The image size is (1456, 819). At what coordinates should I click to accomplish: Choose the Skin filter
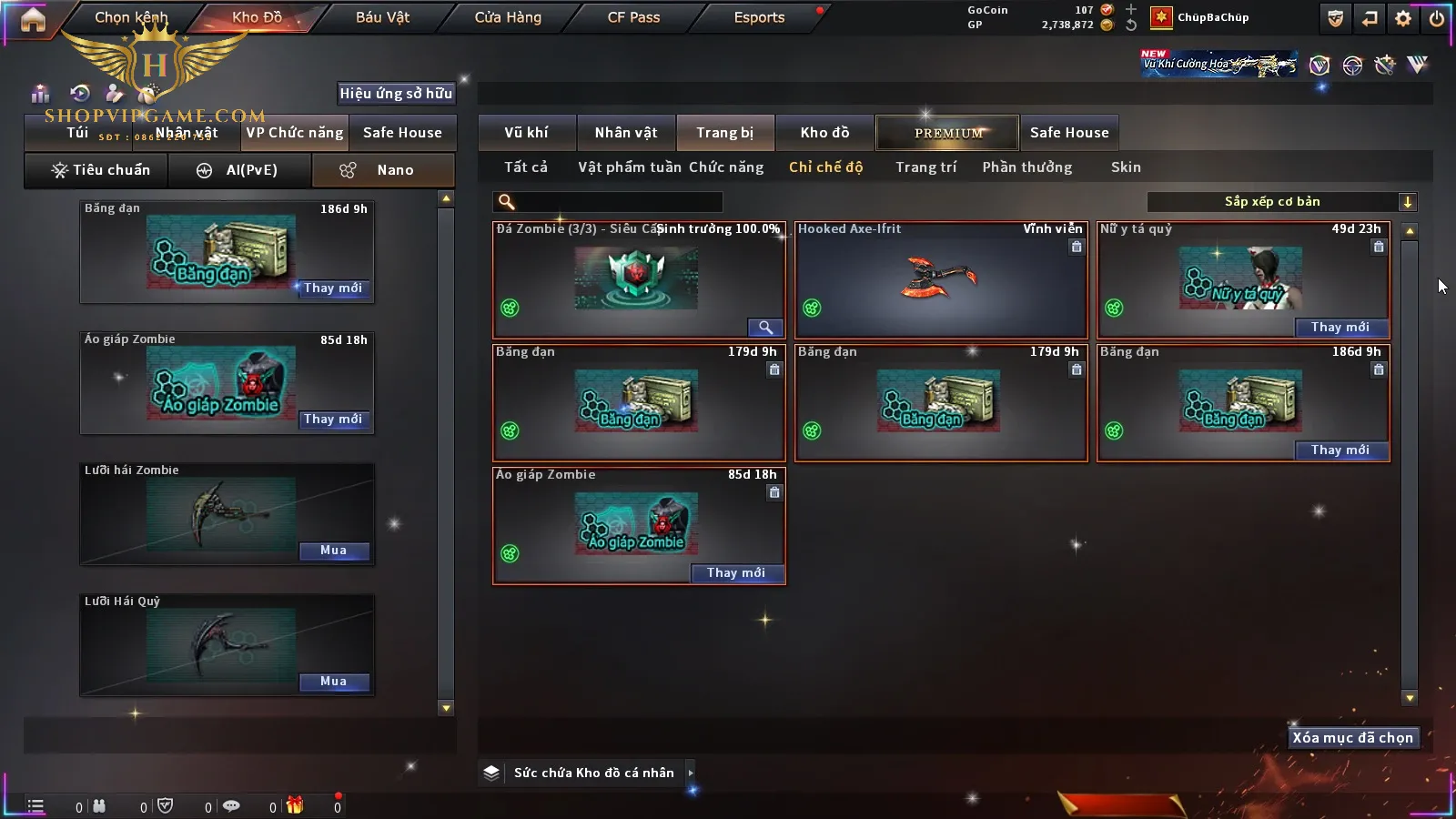coord(1126,167)
